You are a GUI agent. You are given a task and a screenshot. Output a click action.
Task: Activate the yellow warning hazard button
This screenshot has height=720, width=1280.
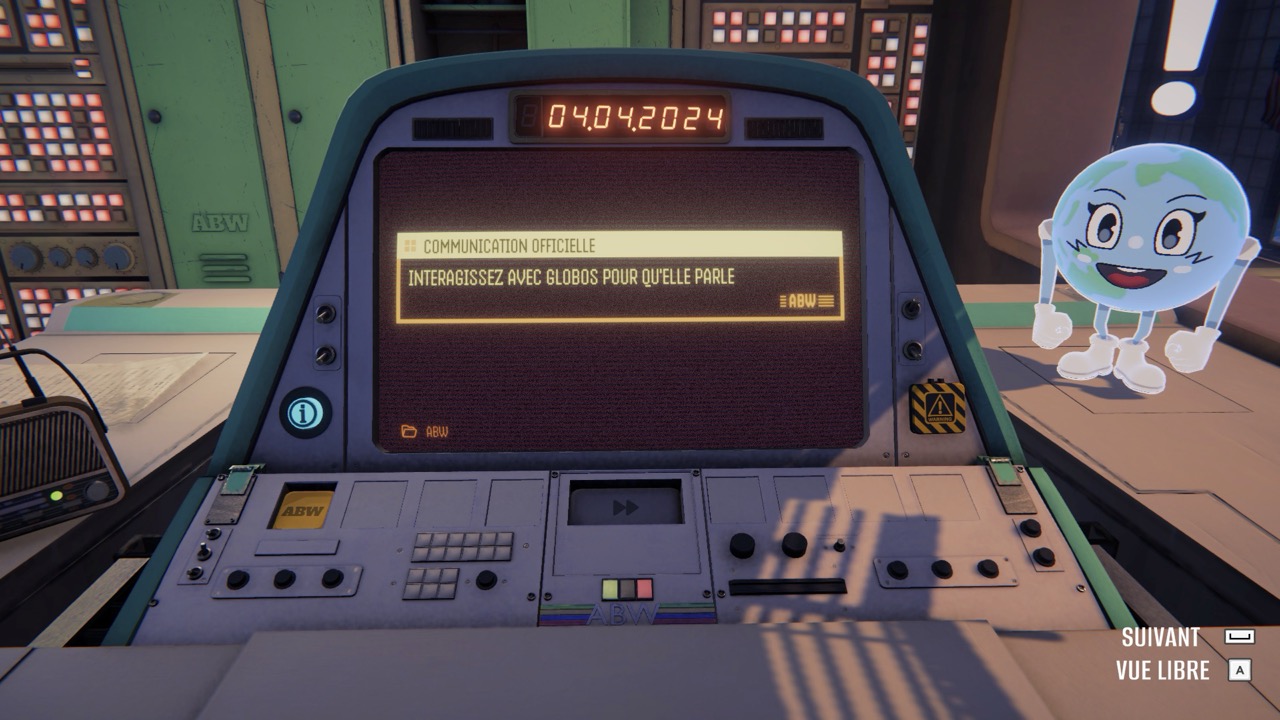[937, 407]
